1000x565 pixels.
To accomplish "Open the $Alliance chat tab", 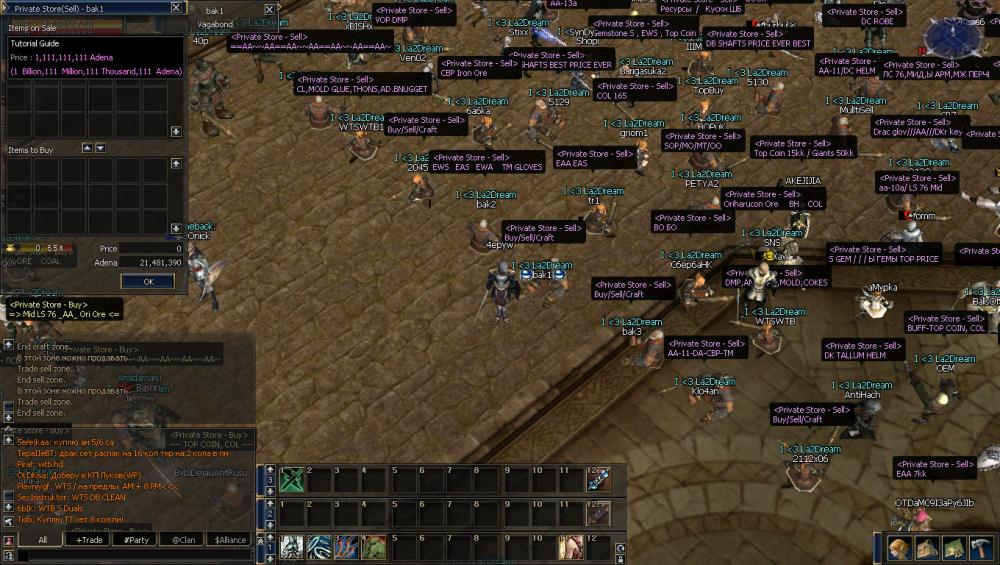I will pos(231,539).
